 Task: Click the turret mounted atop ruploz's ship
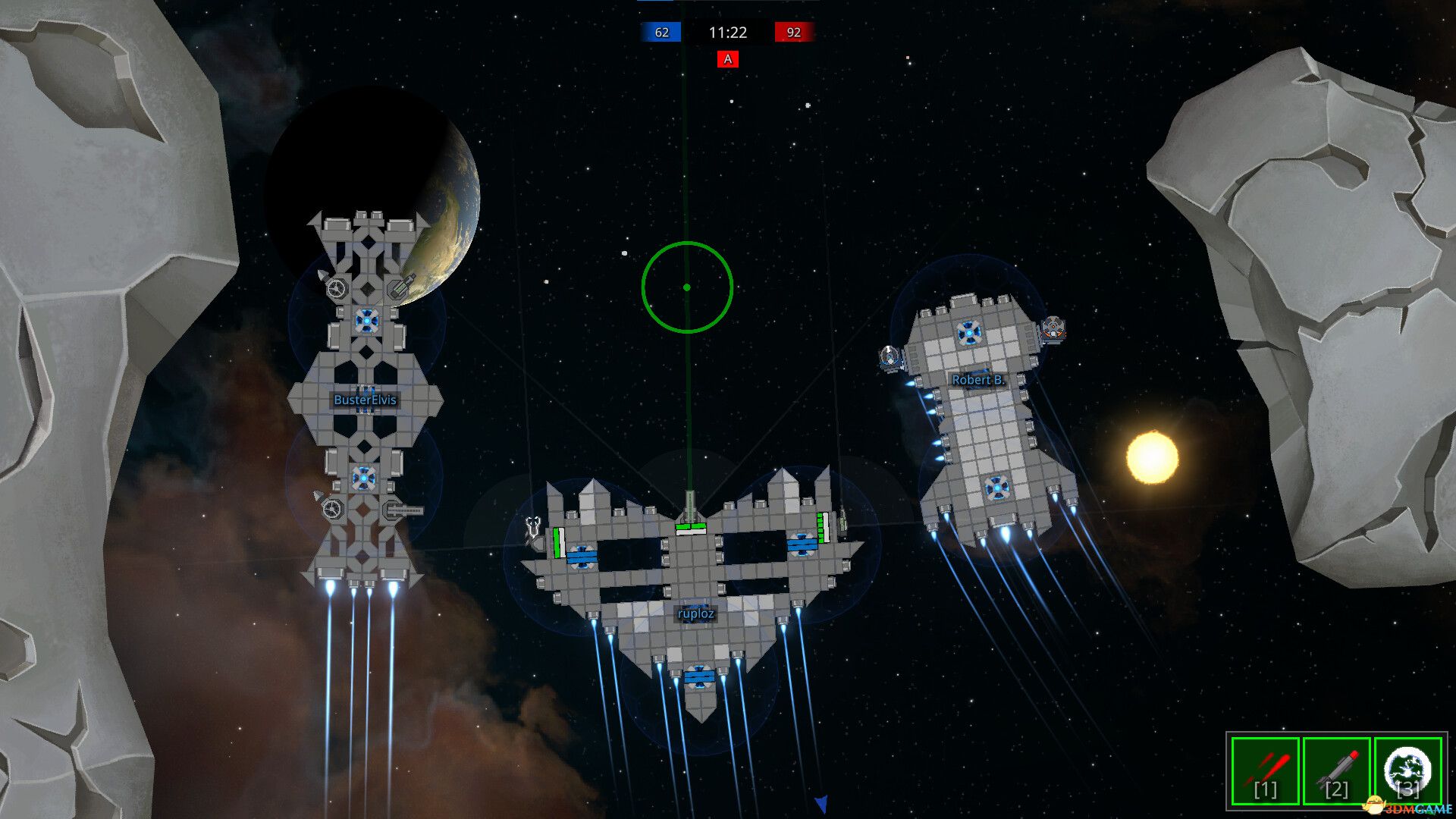(690, 500)
